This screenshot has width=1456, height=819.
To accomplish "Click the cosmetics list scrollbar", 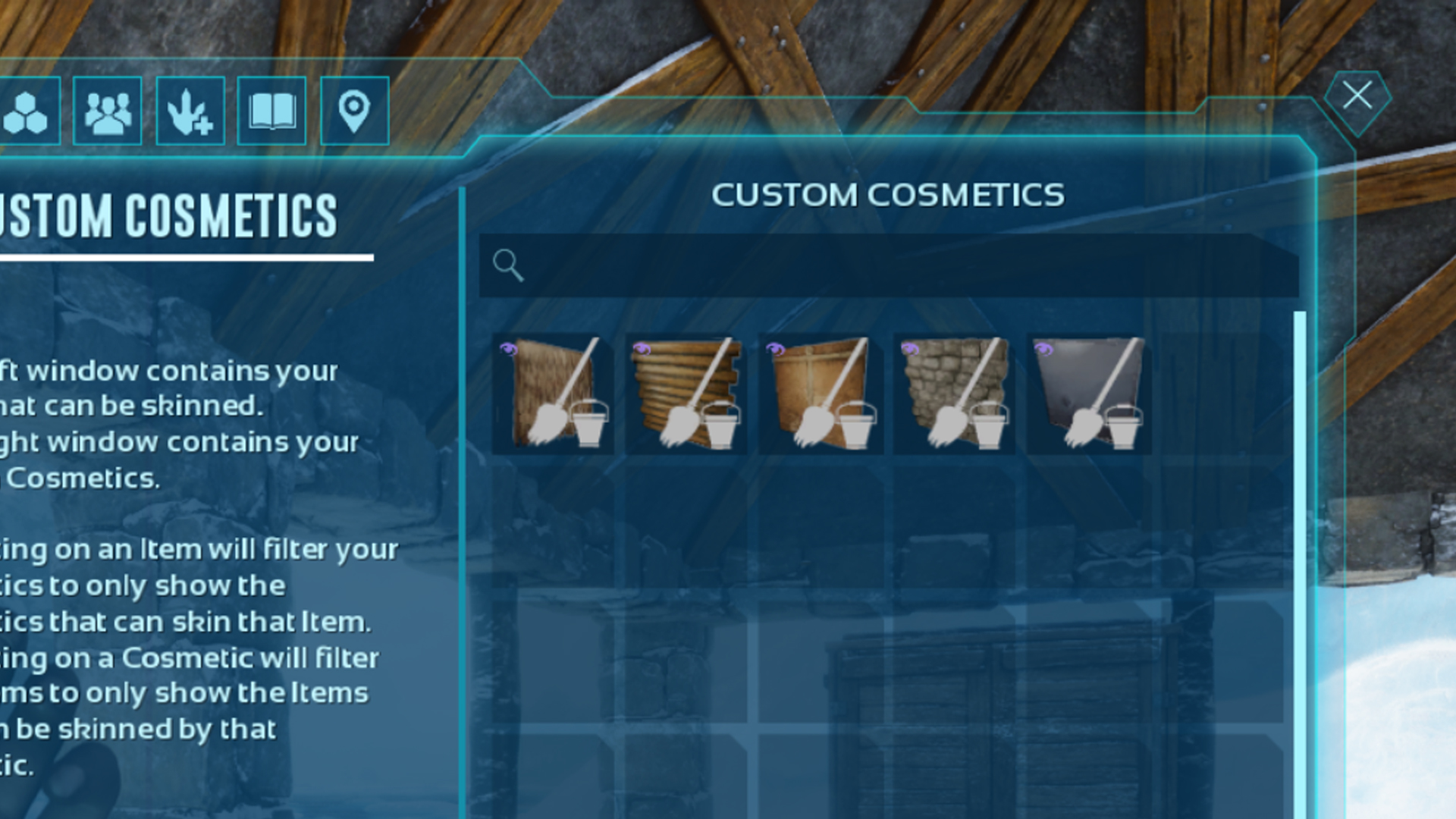I will pyautogui.click(x=1300, y=561).
